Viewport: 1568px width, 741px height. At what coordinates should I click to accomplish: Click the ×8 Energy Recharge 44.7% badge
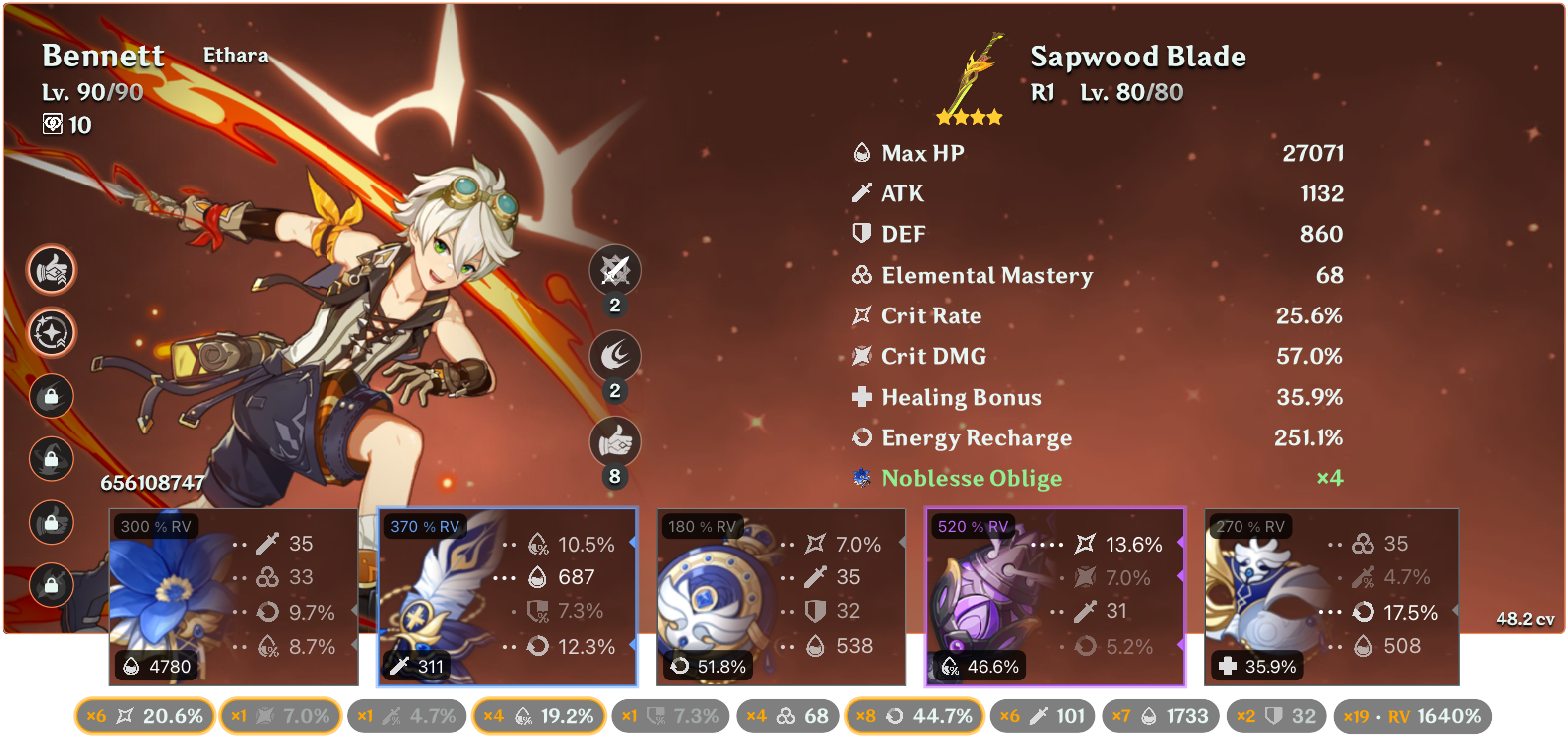pos(914,715)
